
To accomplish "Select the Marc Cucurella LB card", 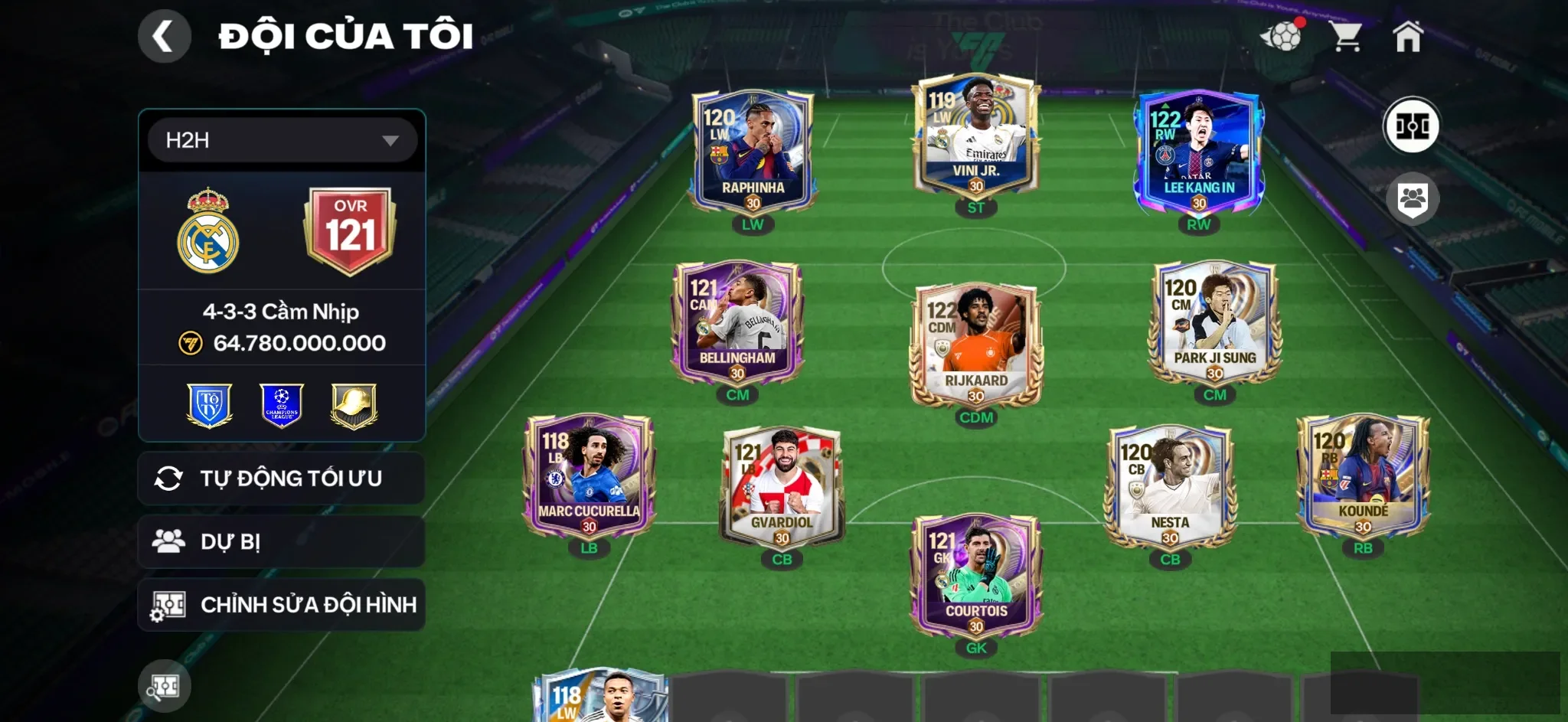I will [588, 476].
